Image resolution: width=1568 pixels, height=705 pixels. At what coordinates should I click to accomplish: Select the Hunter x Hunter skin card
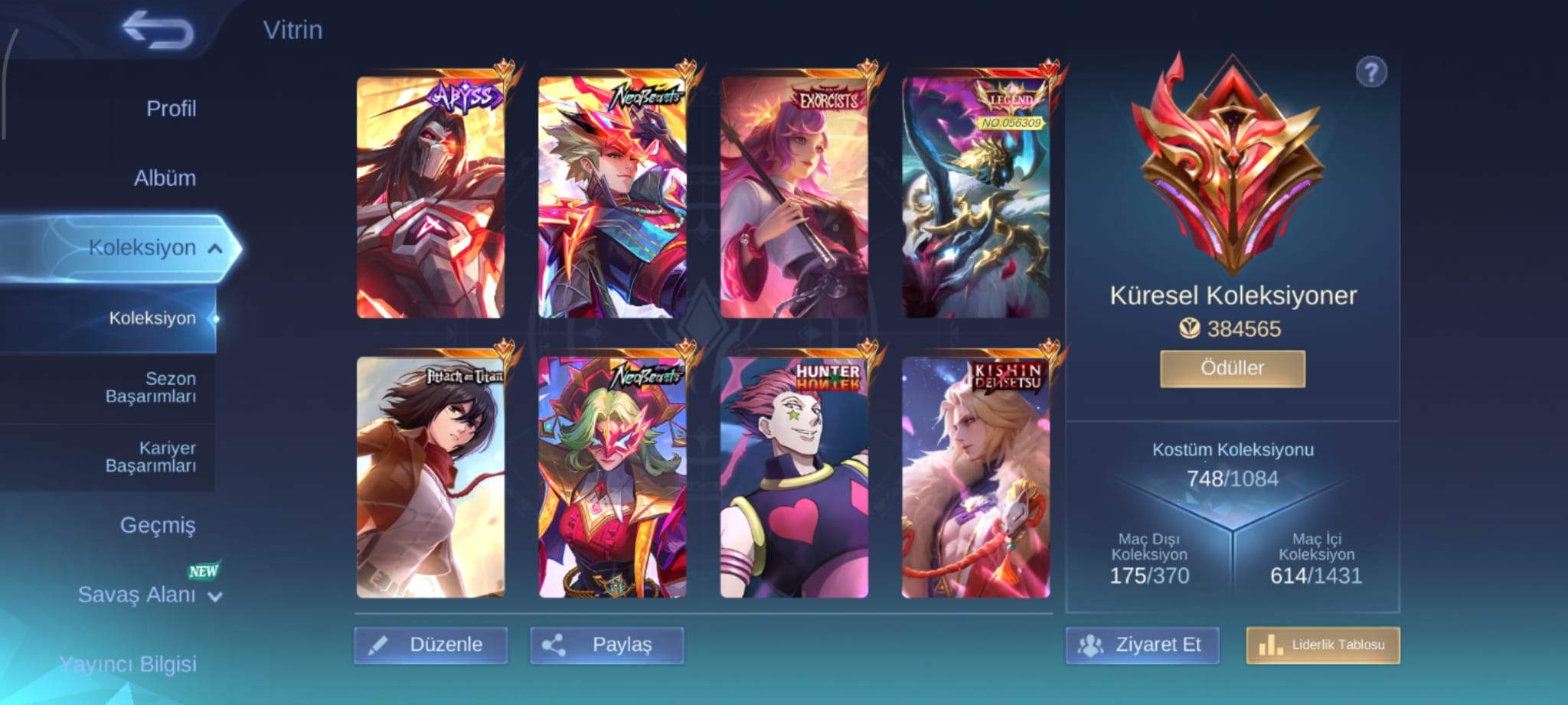click(794, 477)
